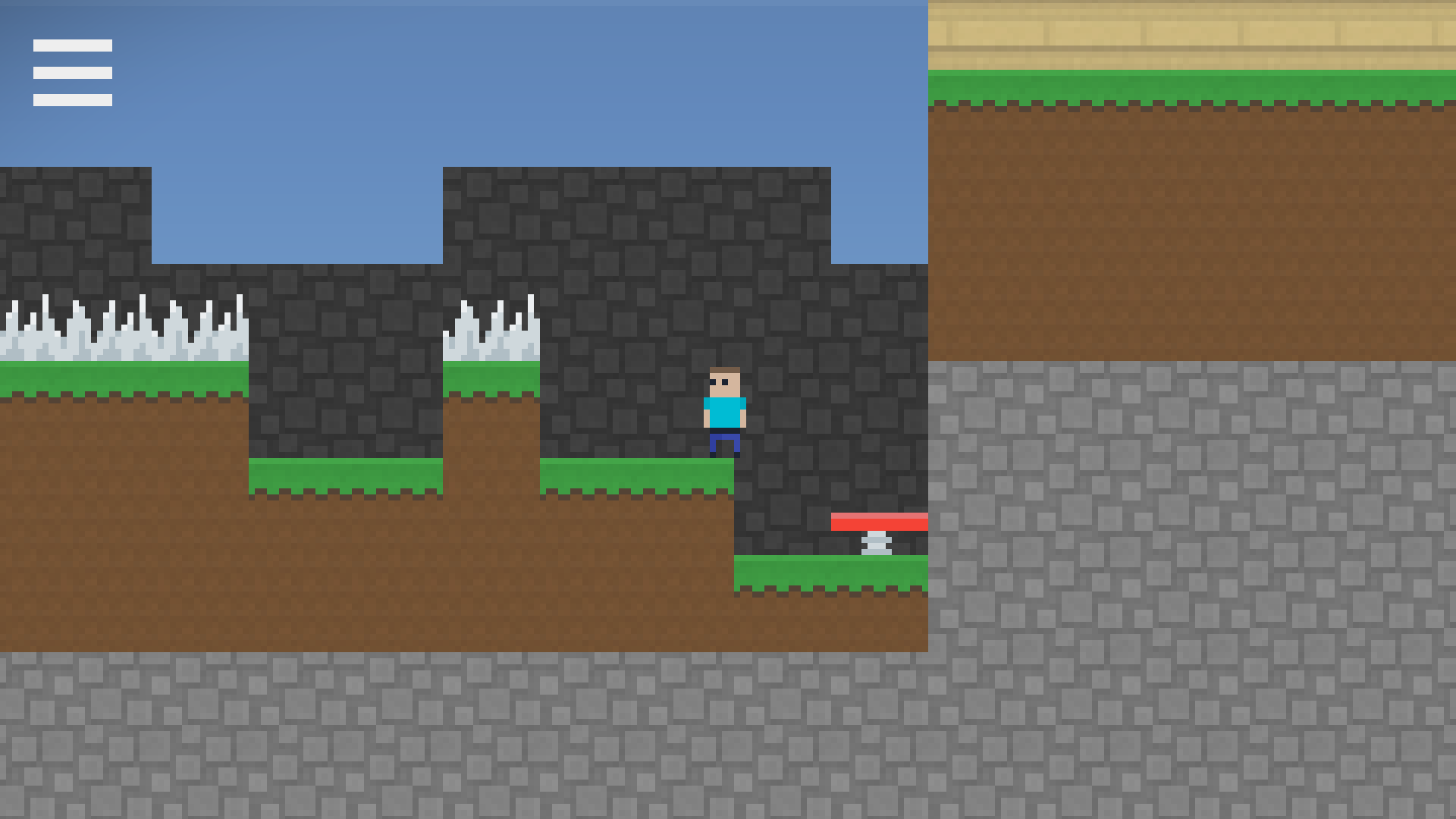Click the blue sky area above the terrain
Viewport: 1456px width, 819px height.
[303, 91]
